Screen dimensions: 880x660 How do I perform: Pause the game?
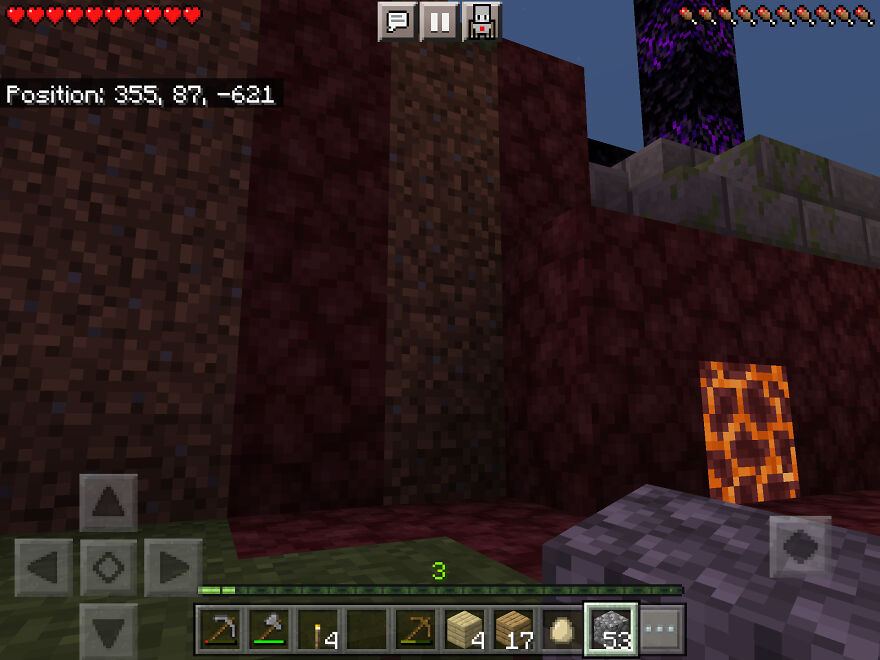439,21
